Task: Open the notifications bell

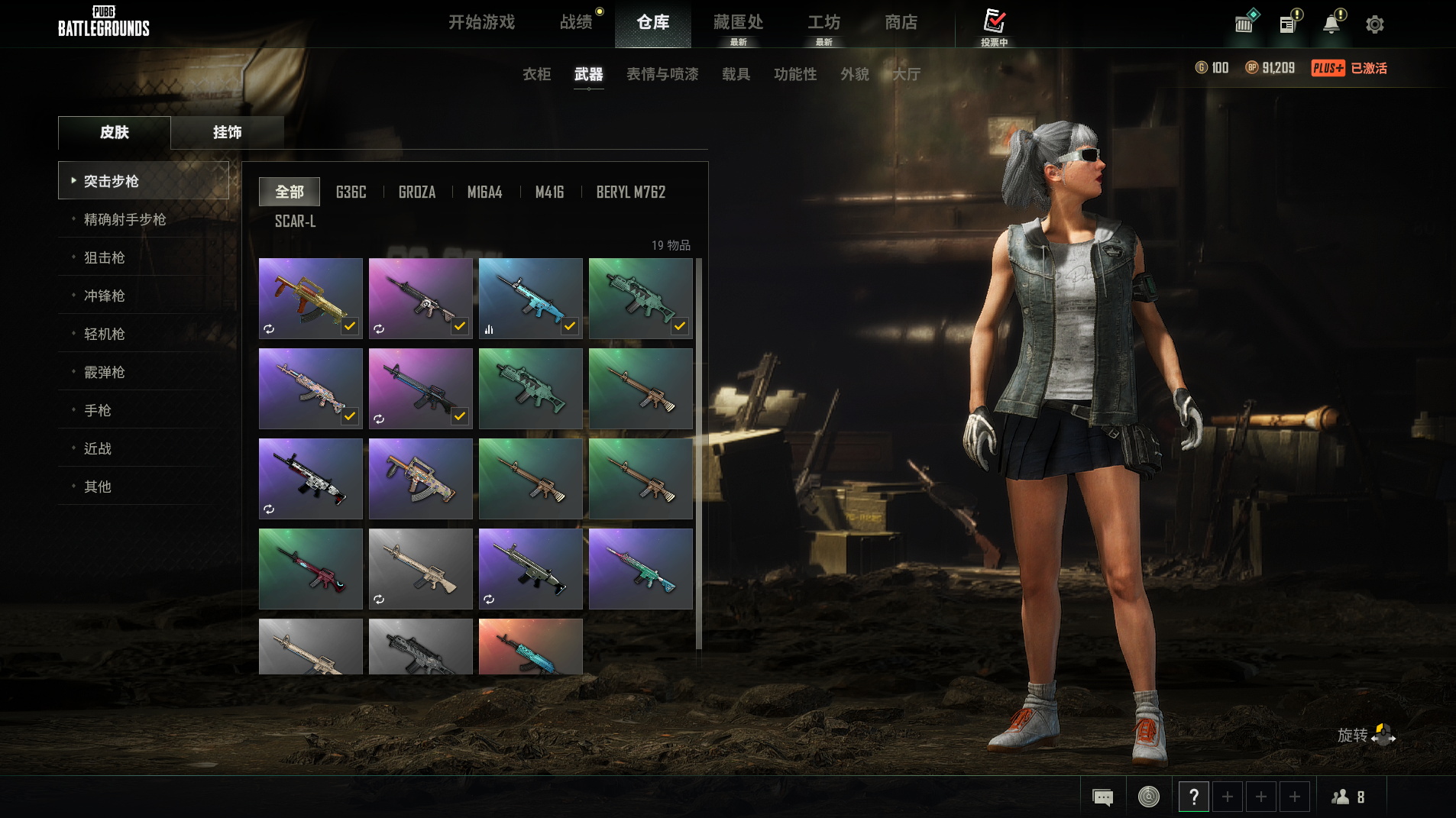Action: click(x=1331, y=24)
